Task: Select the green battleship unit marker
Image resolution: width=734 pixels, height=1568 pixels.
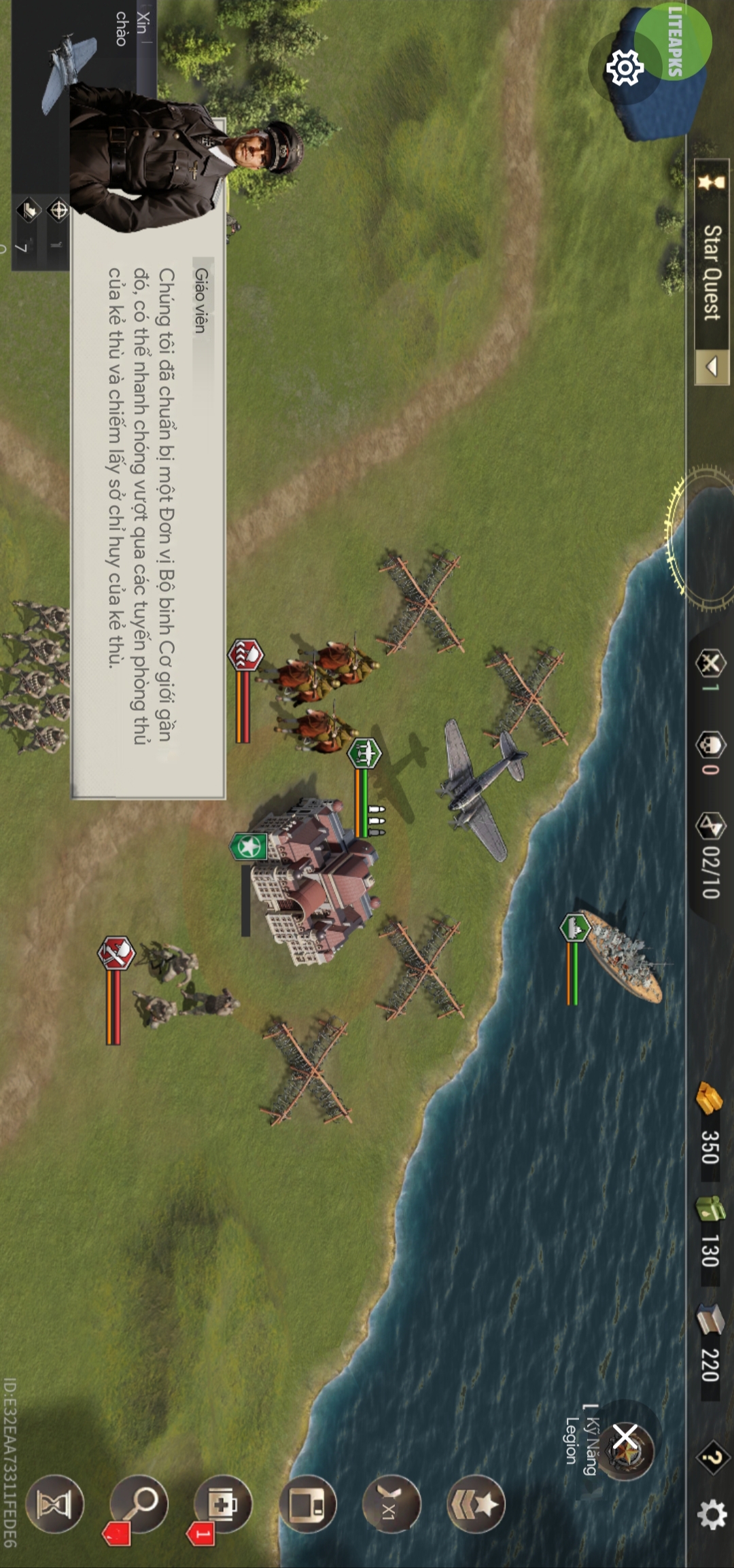Action: 575,928
